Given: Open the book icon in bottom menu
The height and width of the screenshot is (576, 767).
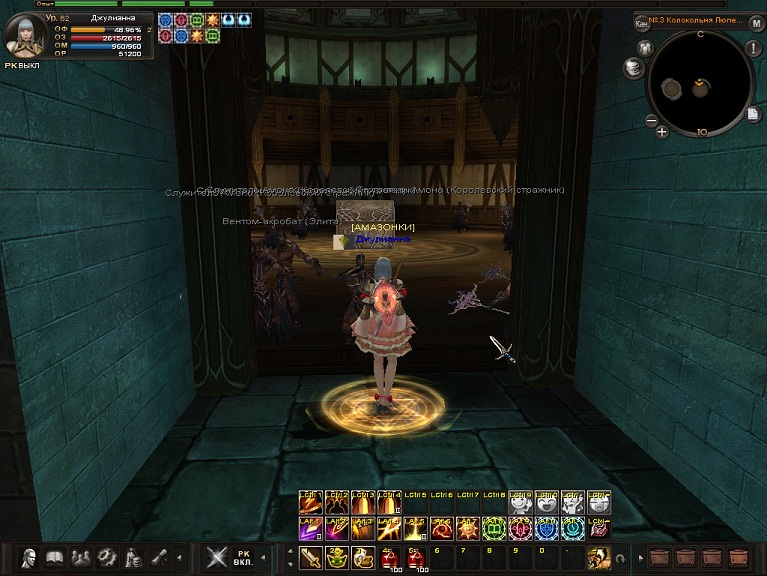Looking at the screenshot, I should pyautogui.click(x=55, y=558).
